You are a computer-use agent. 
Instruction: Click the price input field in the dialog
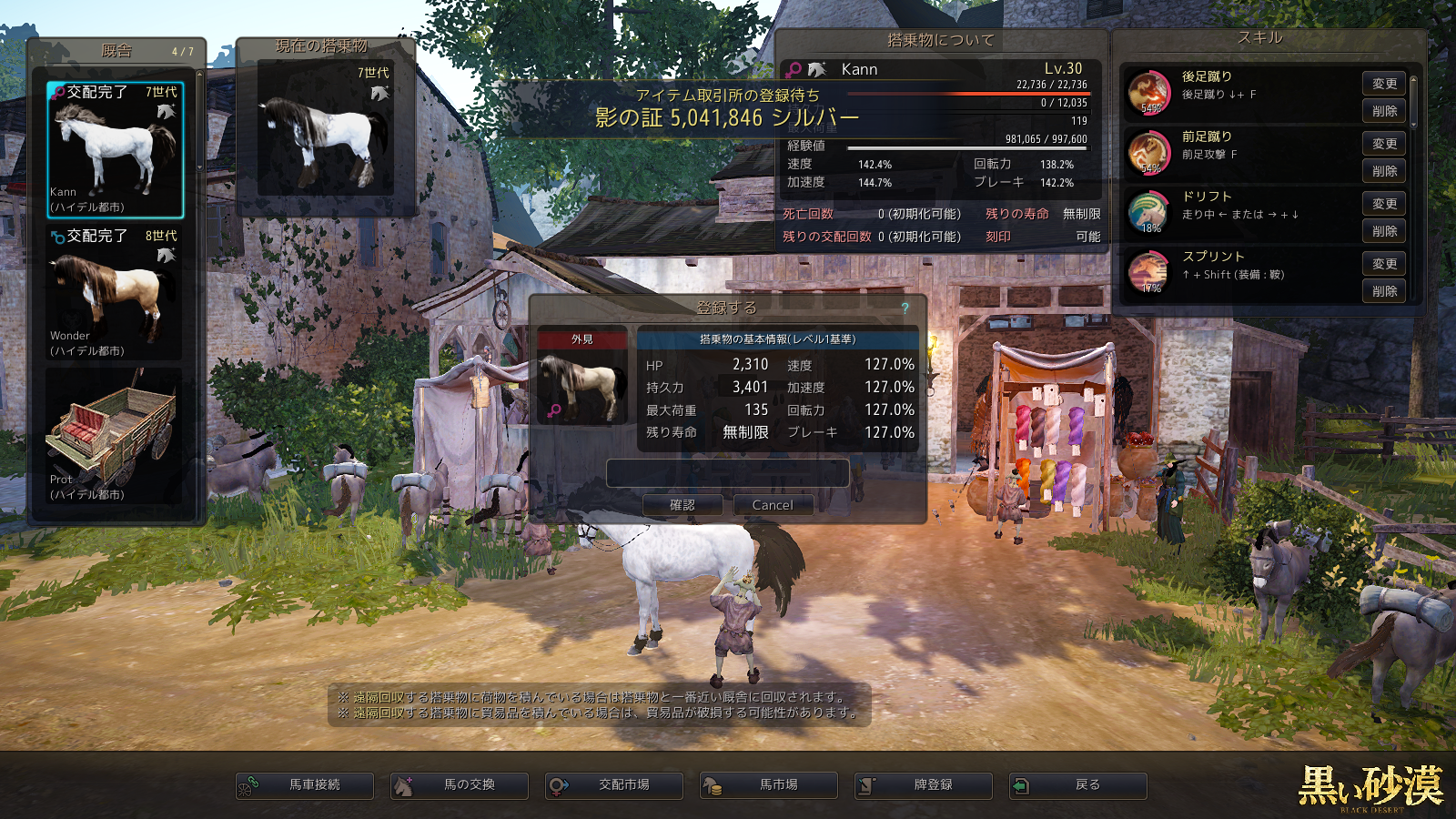[727, 473]
